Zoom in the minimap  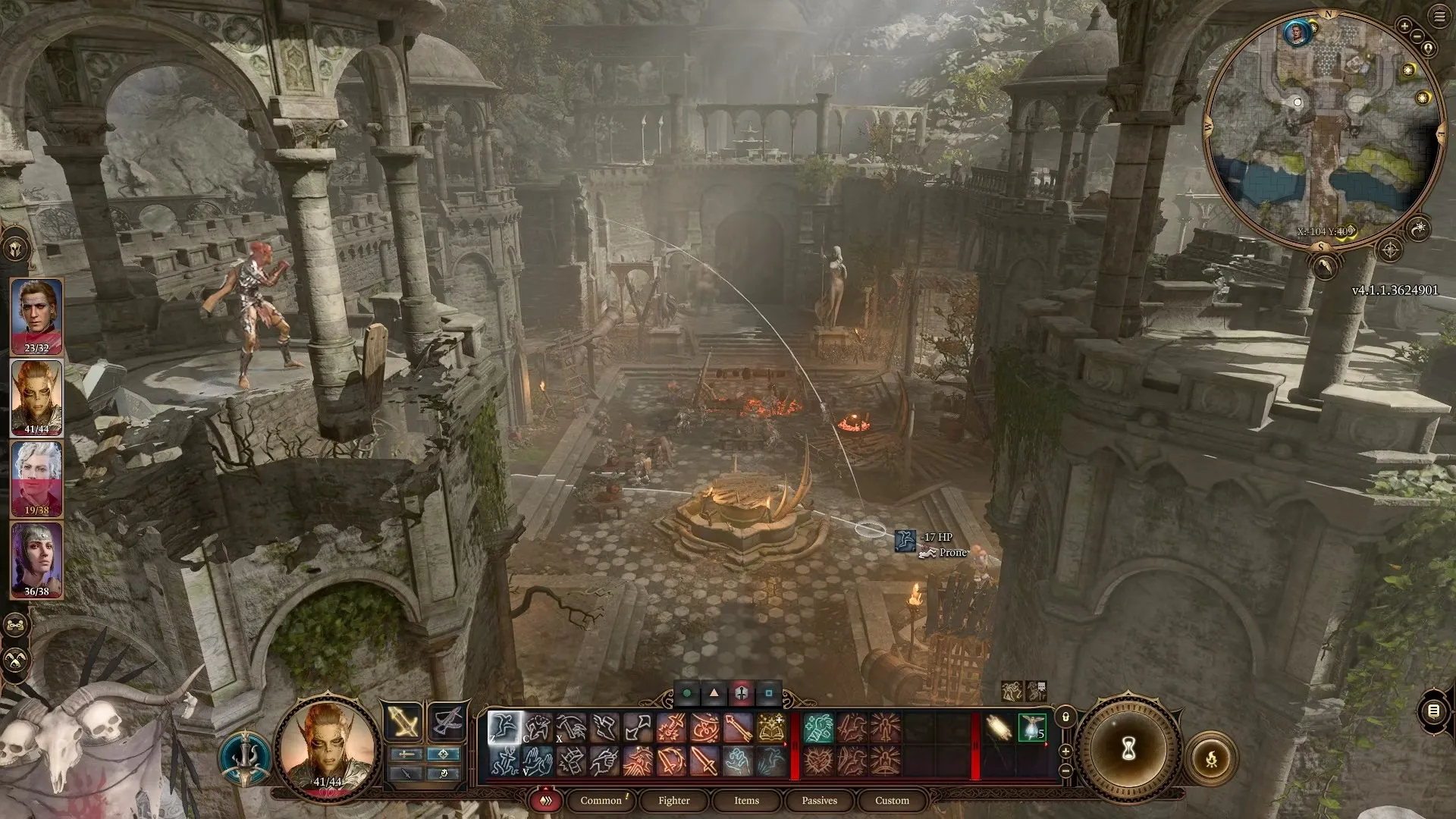pyautogui.click(x=1404, y=27)
